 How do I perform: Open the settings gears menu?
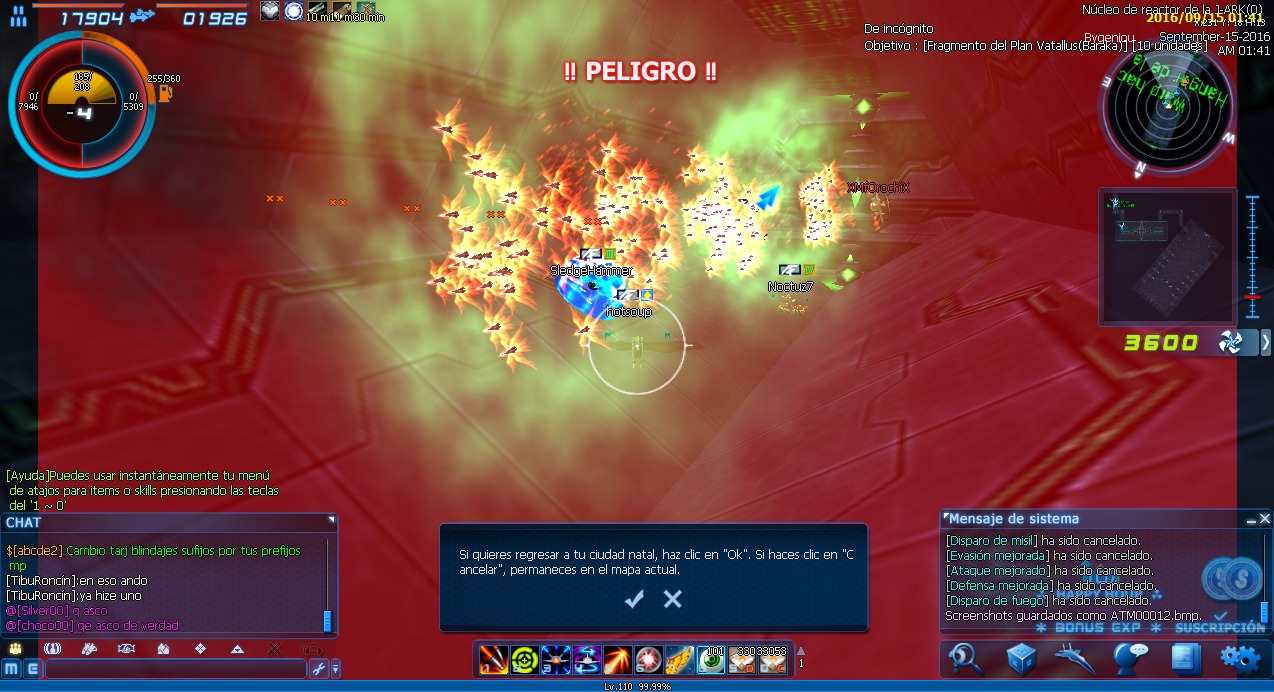click(x=1238, y=658)
